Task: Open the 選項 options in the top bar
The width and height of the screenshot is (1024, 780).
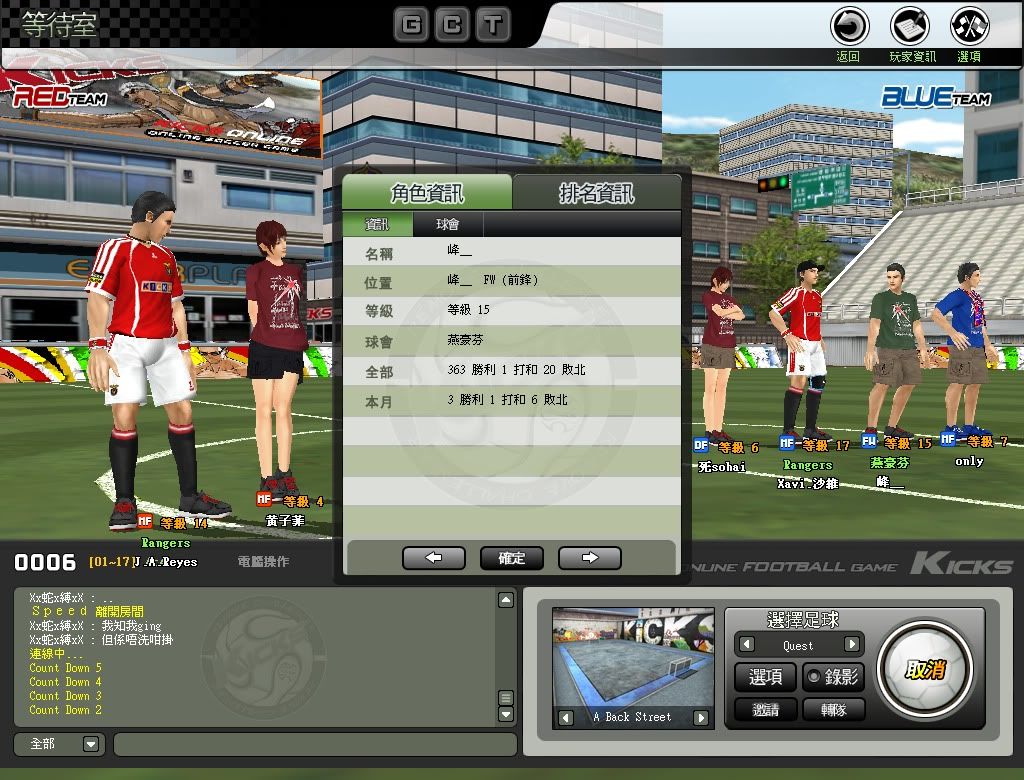Action: (x=969, y=27)
